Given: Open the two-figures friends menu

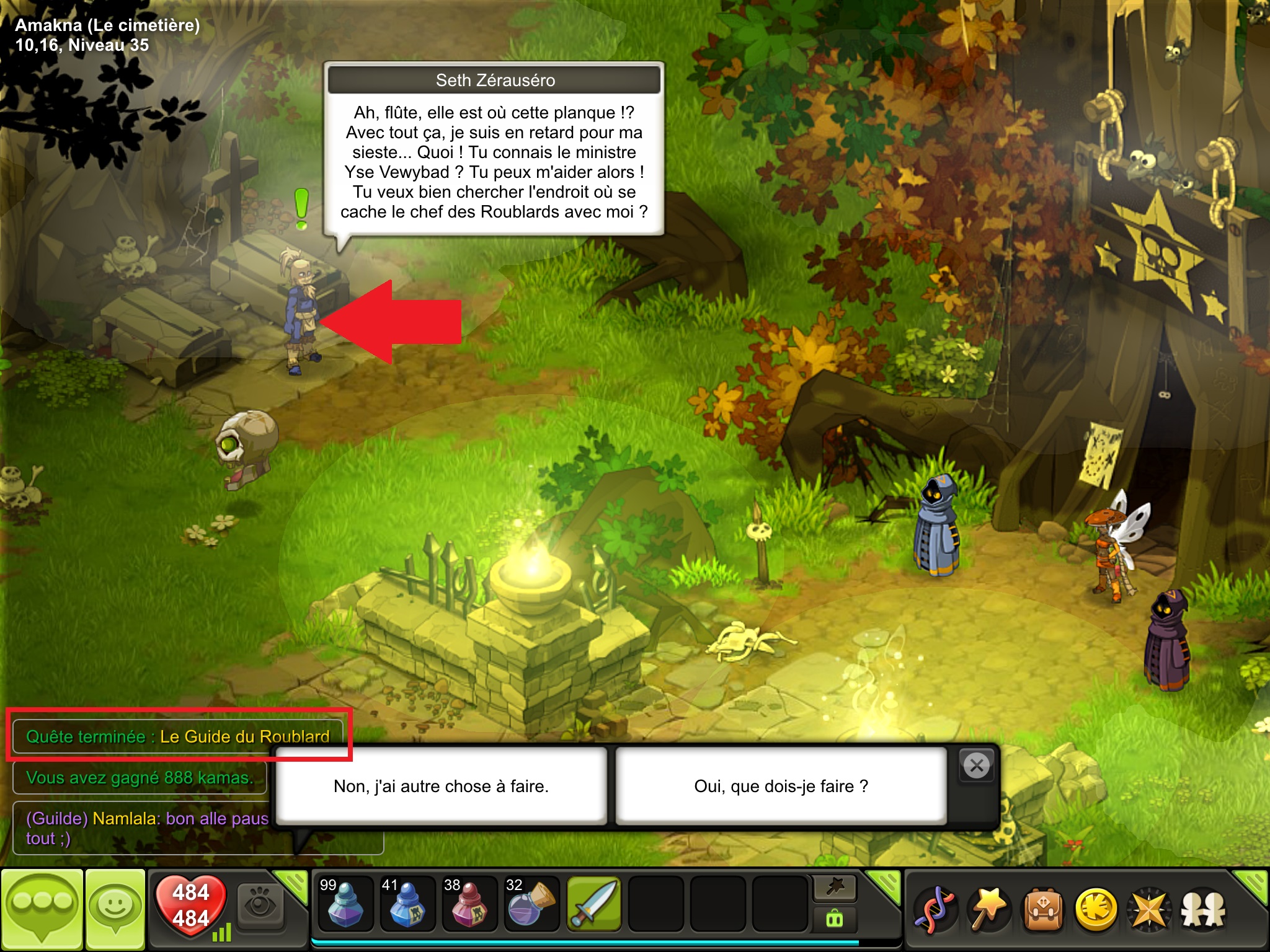Looking at the screenshot, I should [x=1204, y=910].
